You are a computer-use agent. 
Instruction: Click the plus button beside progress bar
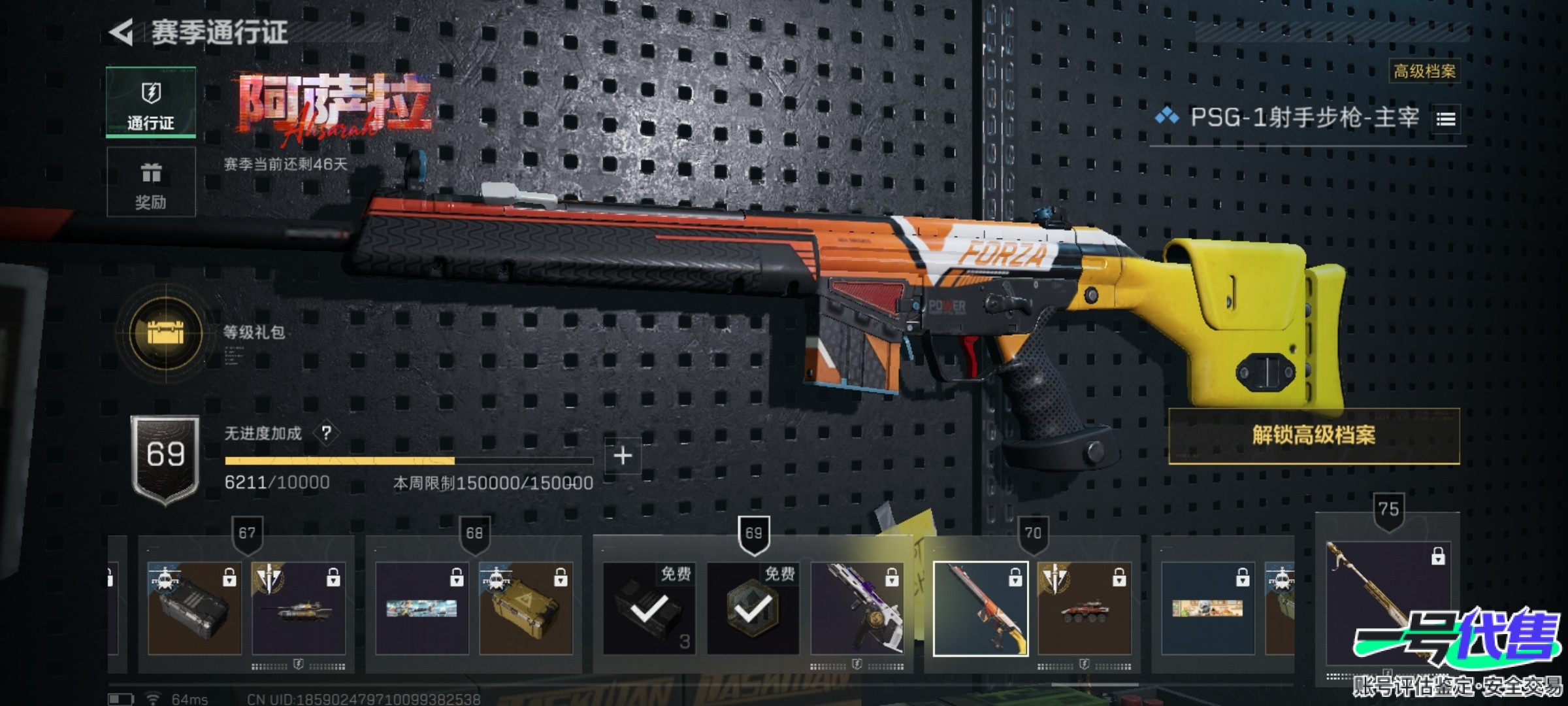[623, 456]
